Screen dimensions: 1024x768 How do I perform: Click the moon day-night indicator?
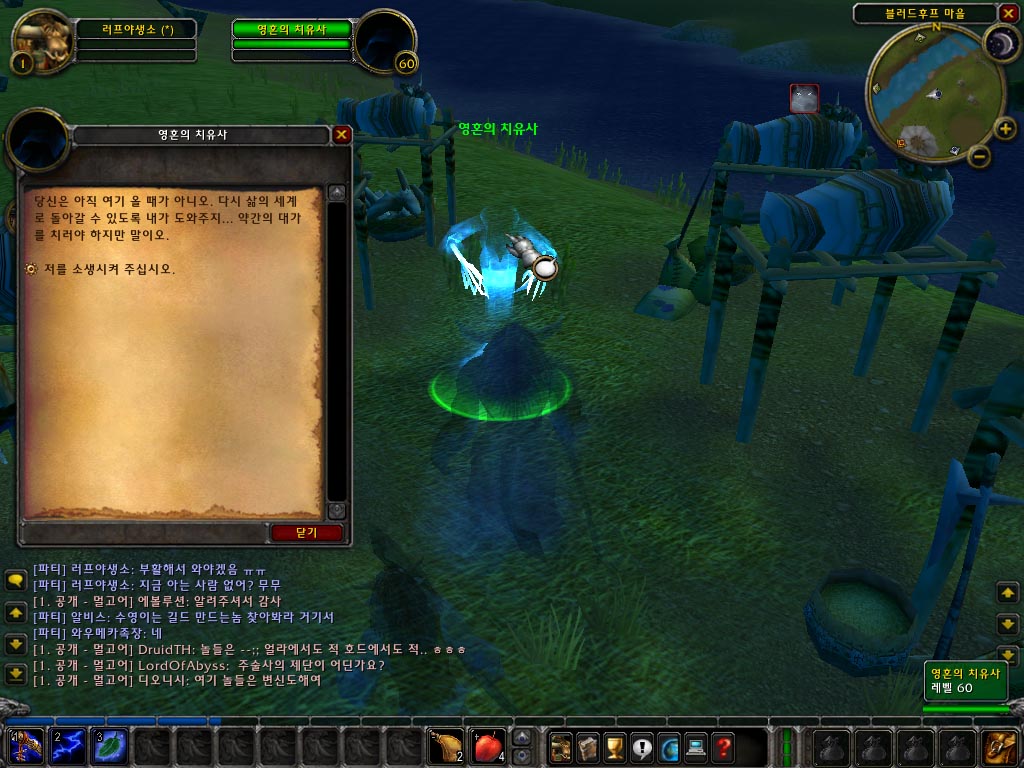click(x=1000, y=43)
